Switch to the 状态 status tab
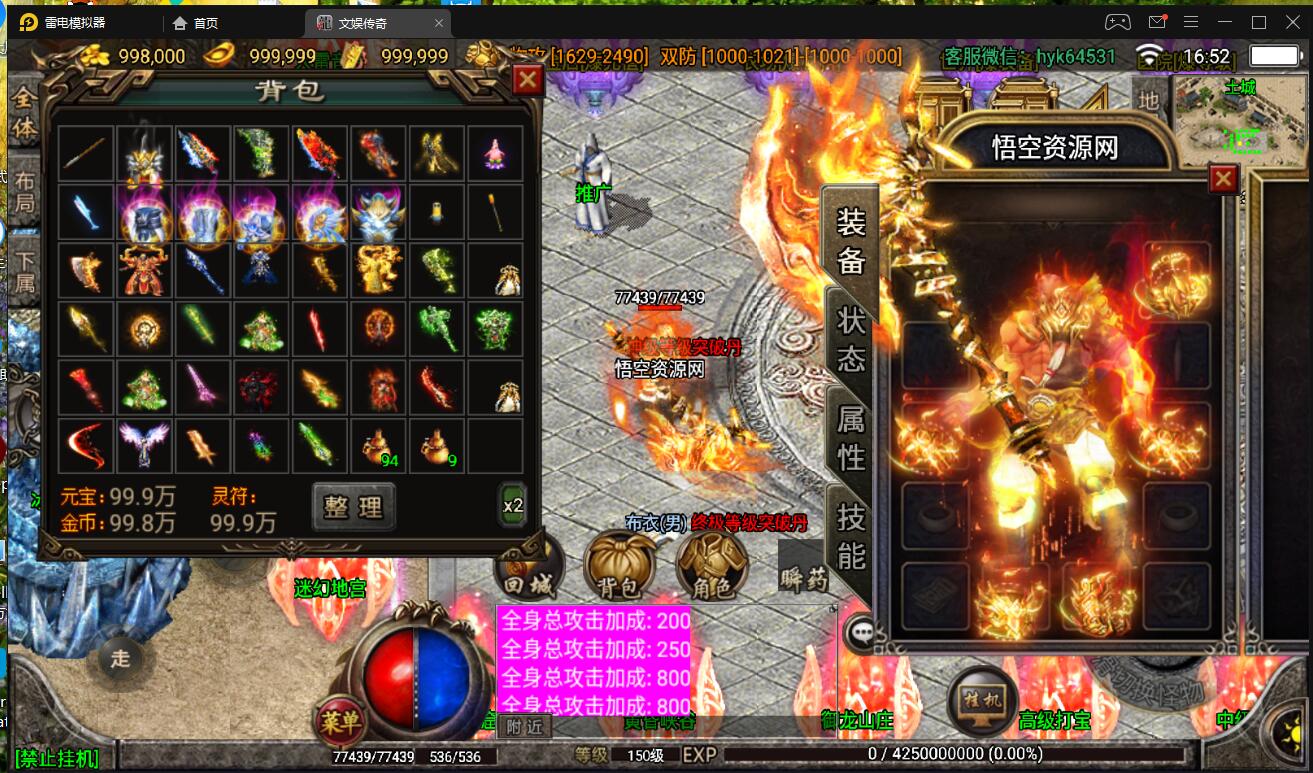This screenshot has height=773, width=1313. pos(851,339)
